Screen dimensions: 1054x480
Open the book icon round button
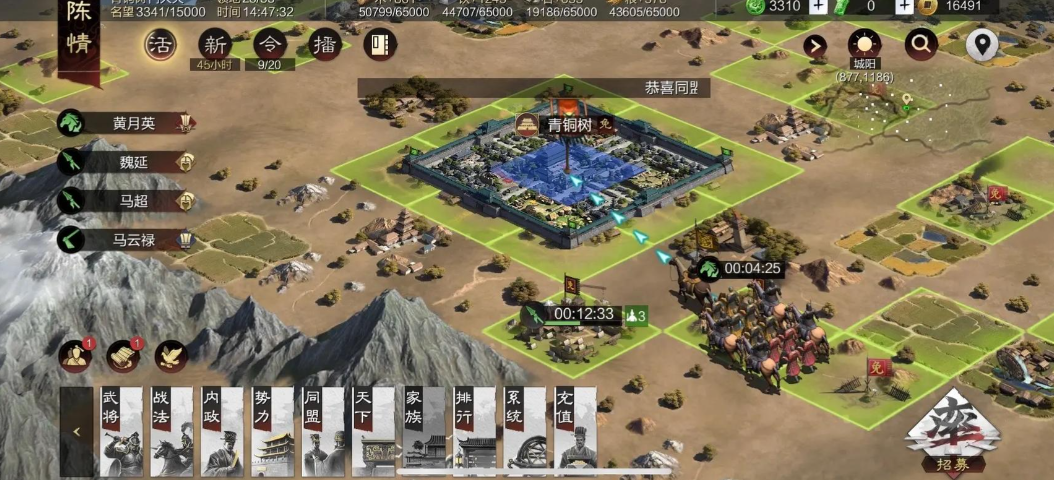tap(380, 45)
